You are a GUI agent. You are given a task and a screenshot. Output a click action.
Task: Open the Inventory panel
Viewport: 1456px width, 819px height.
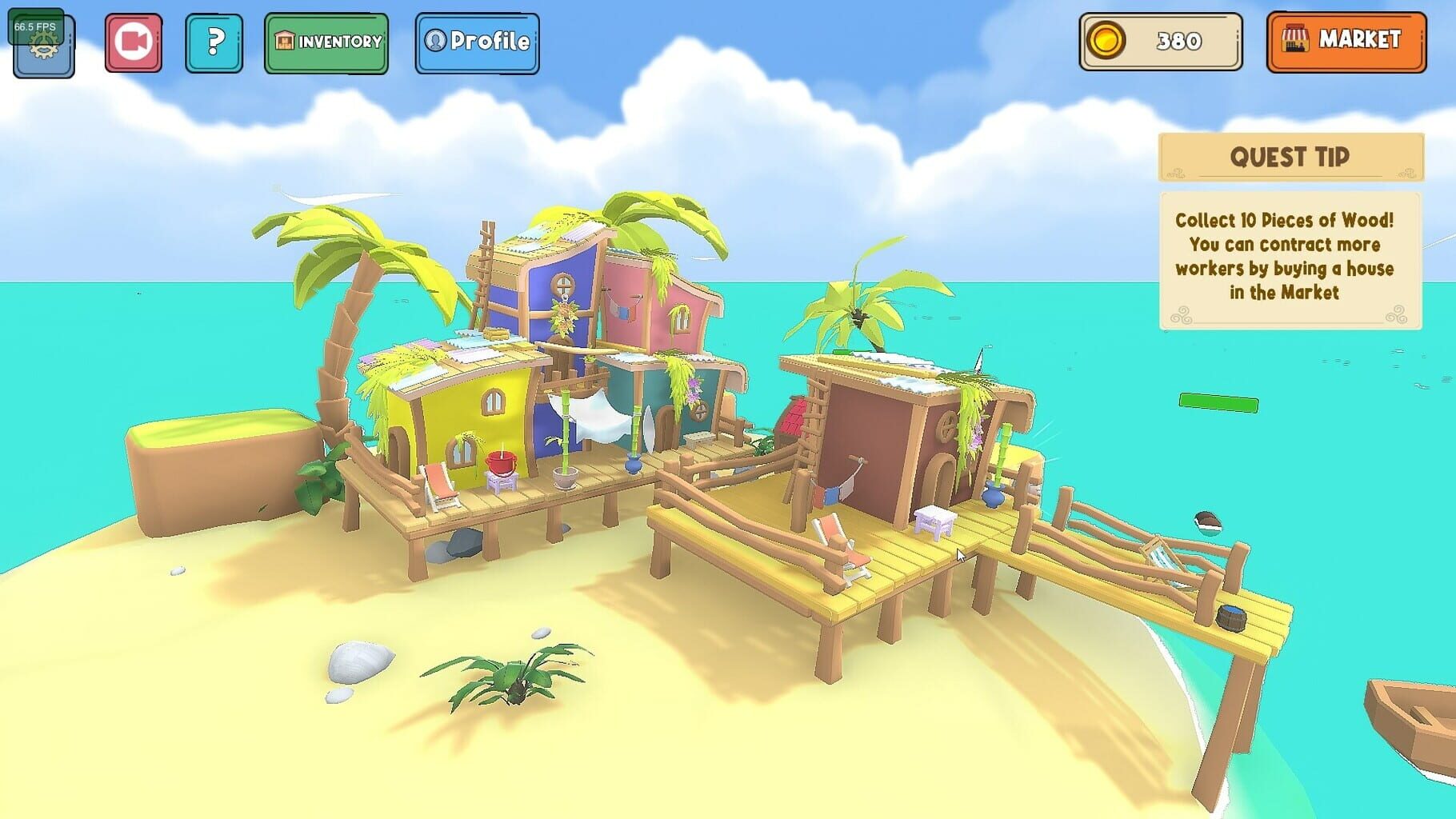tap(326, 43)
